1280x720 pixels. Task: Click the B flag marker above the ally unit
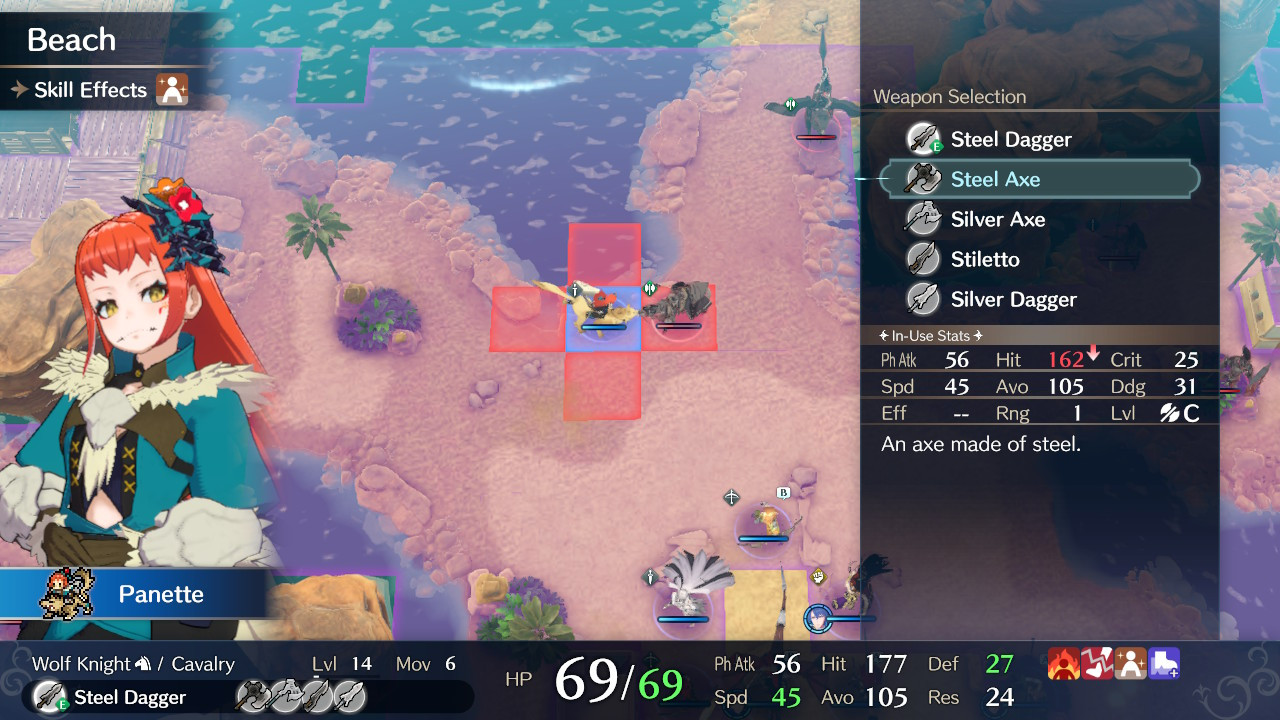[783, 492]
